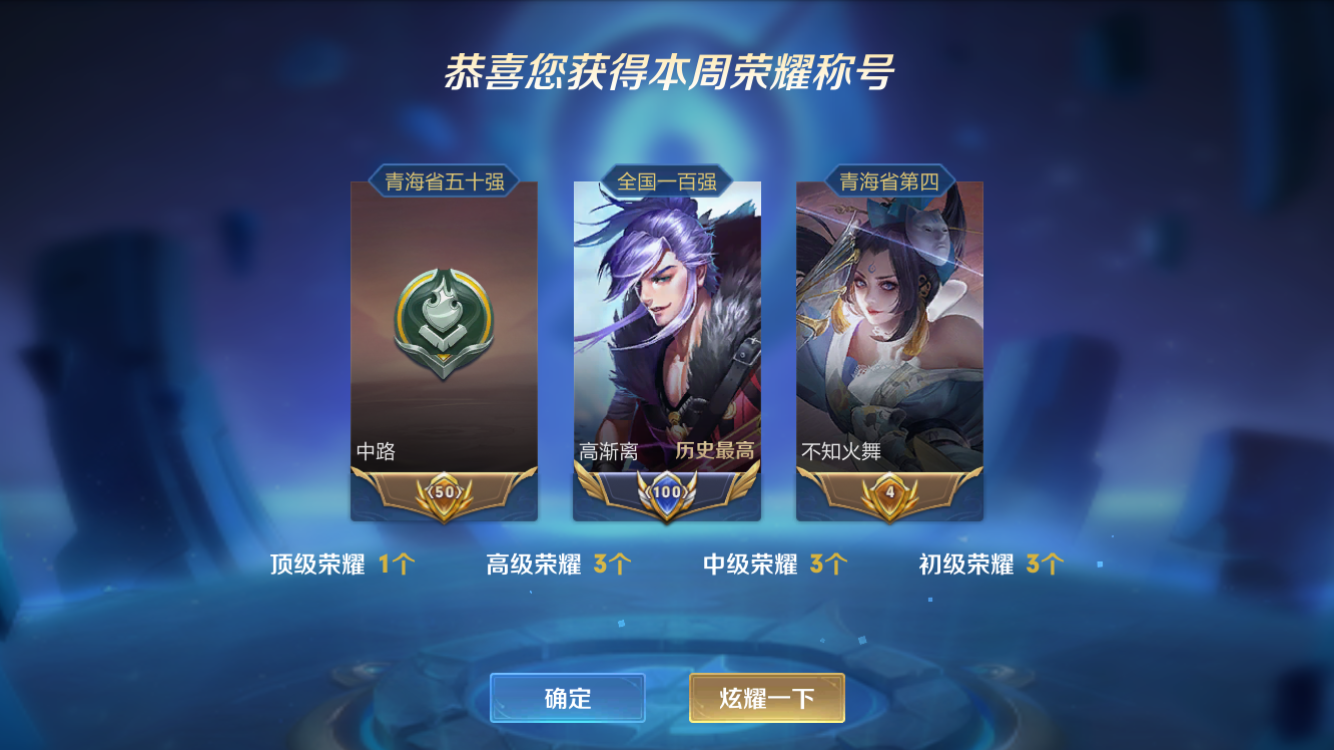1334x750 pixels.
Task: Expand the 初级荣耀 3个 category
Action: [990, 562]
